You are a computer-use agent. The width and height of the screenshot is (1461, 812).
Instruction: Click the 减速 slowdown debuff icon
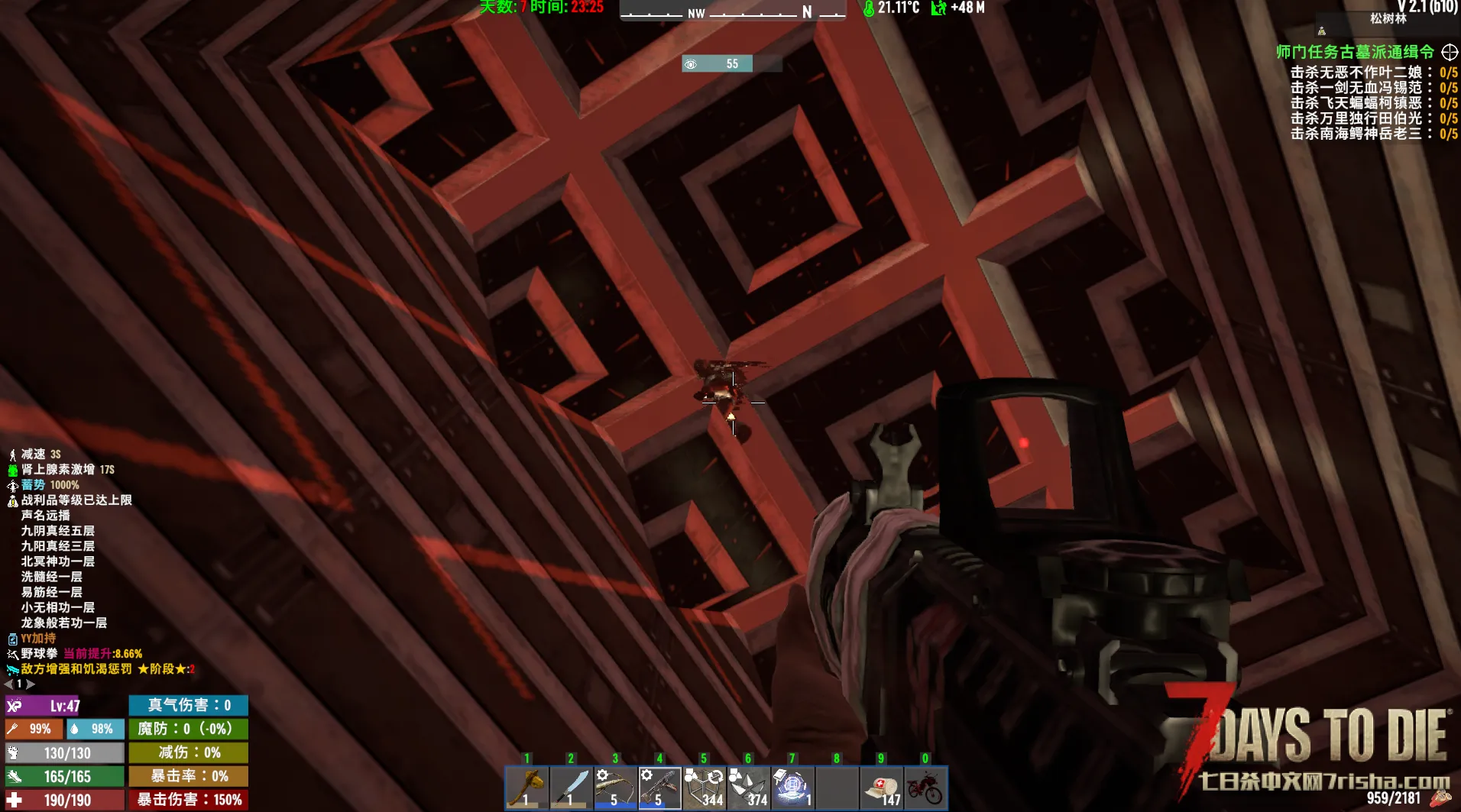click(13, 455)
